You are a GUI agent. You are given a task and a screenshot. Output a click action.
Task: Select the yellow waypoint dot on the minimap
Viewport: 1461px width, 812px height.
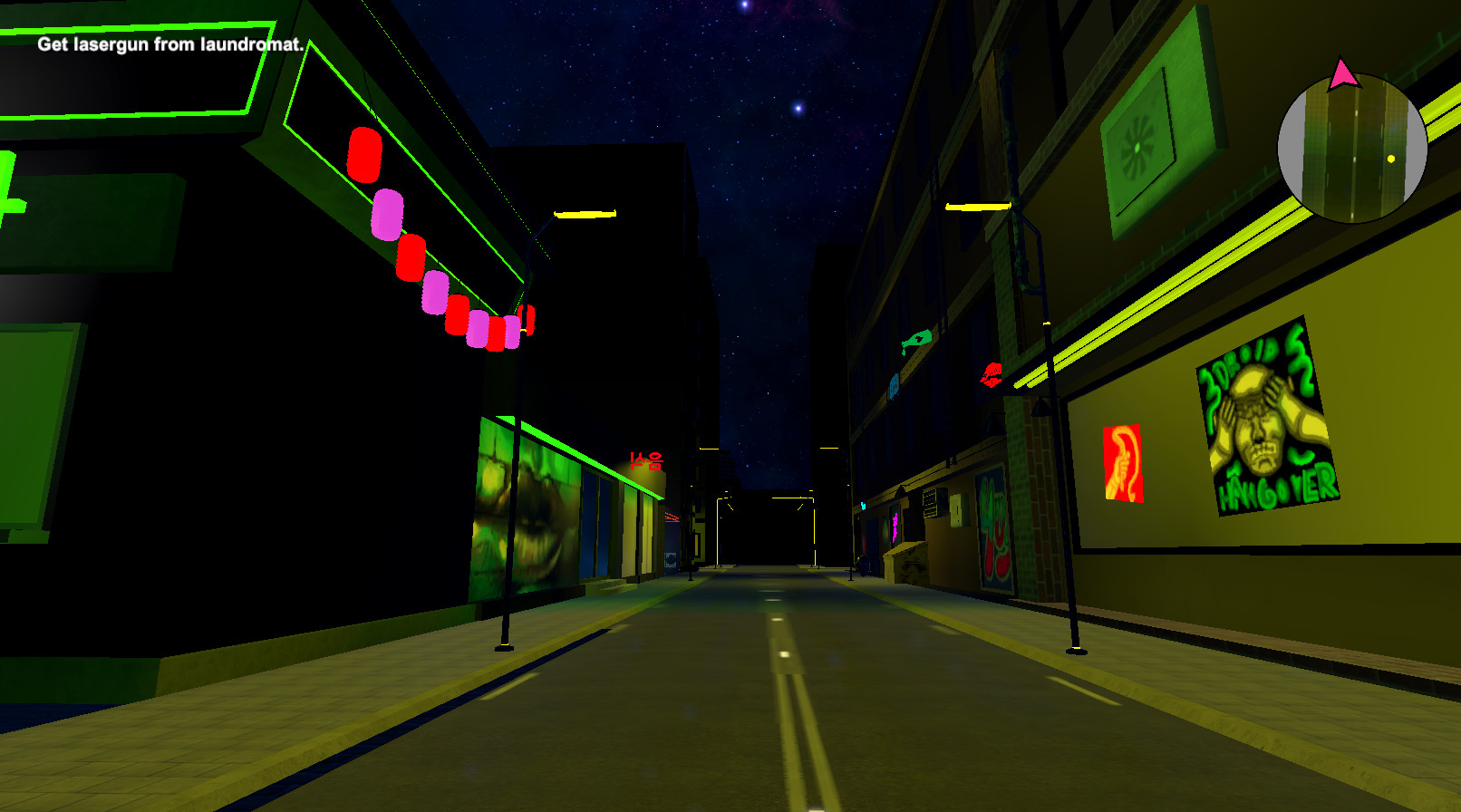pos(1392,159)
